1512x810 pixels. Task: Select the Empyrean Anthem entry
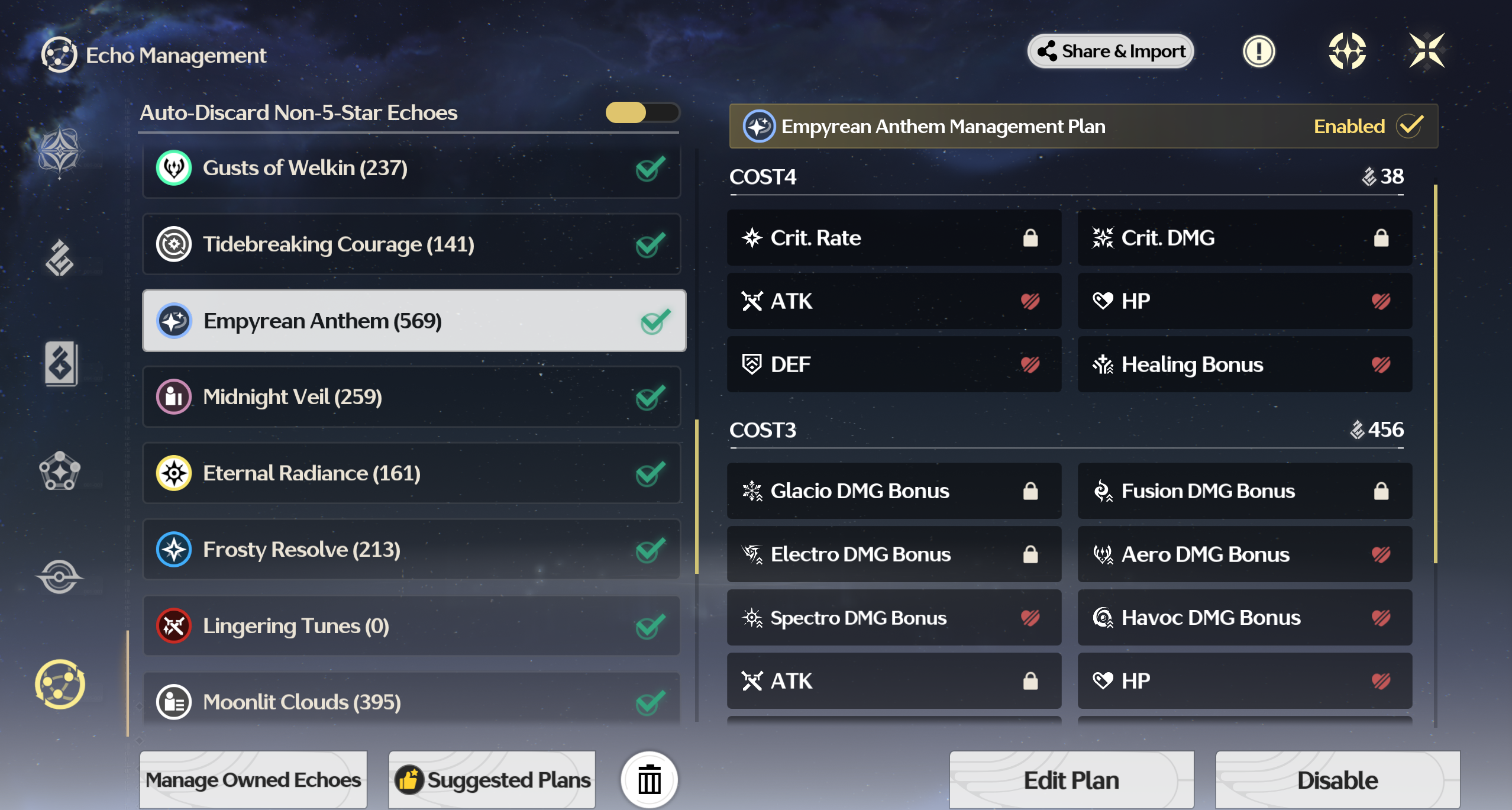(413, 321)
